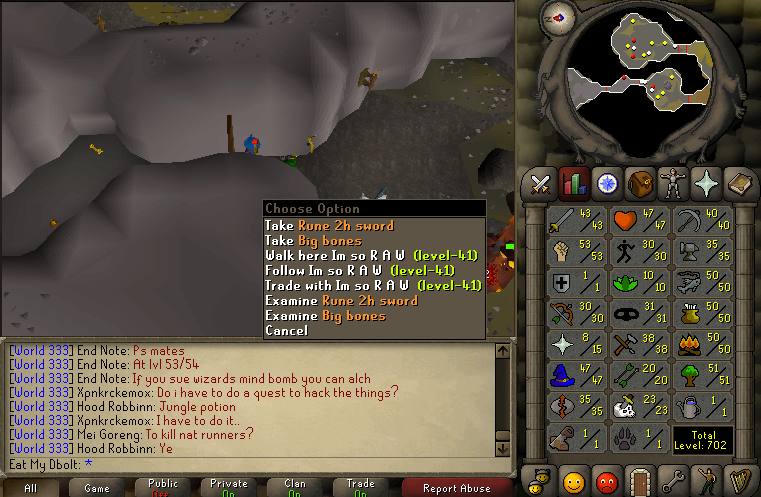Click the Report Abuse button
The image size is (761, 497).
(x=458, y=488)
